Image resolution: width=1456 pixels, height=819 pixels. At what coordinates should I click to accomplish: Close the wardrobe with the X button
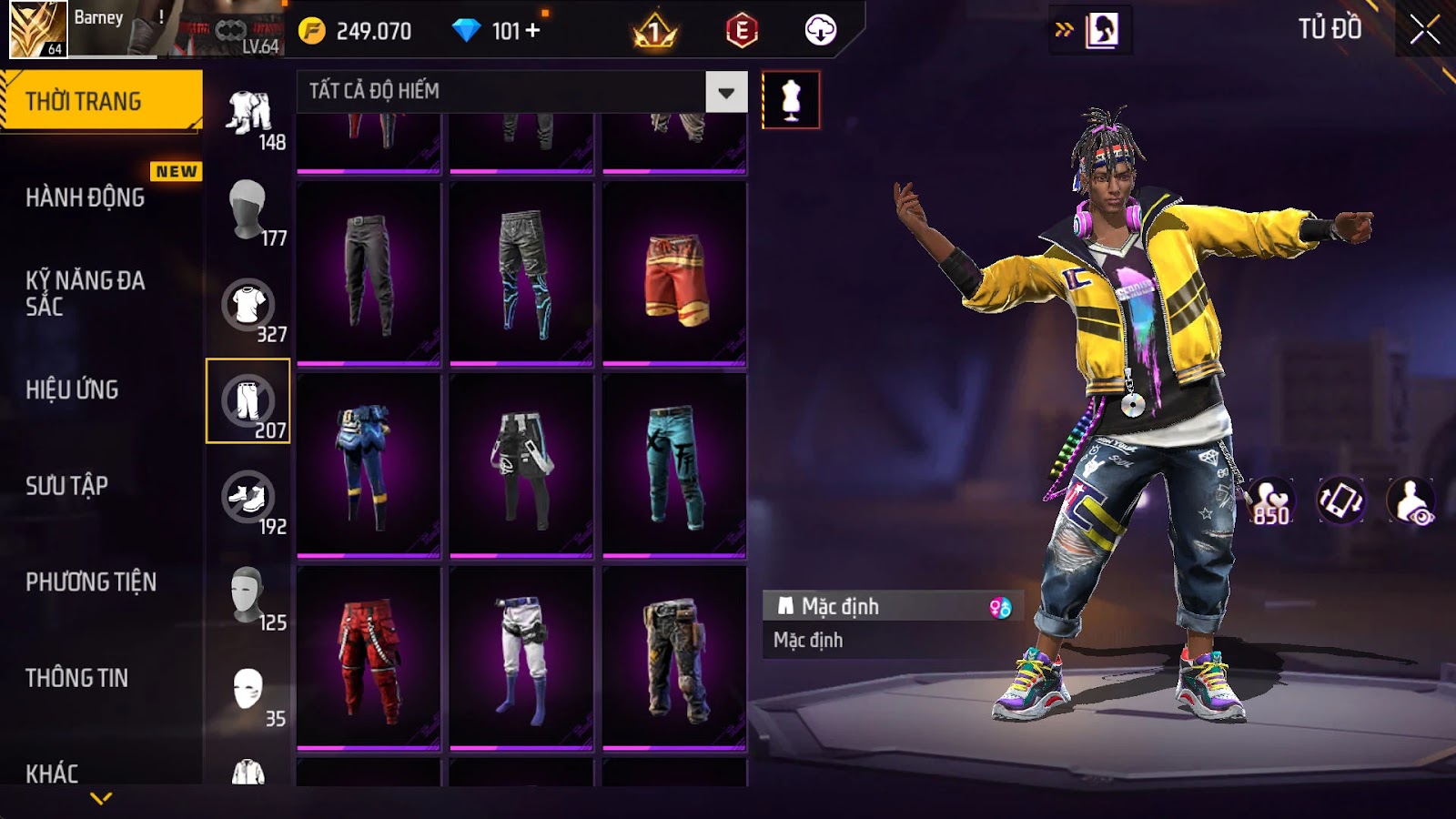point(1424,30)
